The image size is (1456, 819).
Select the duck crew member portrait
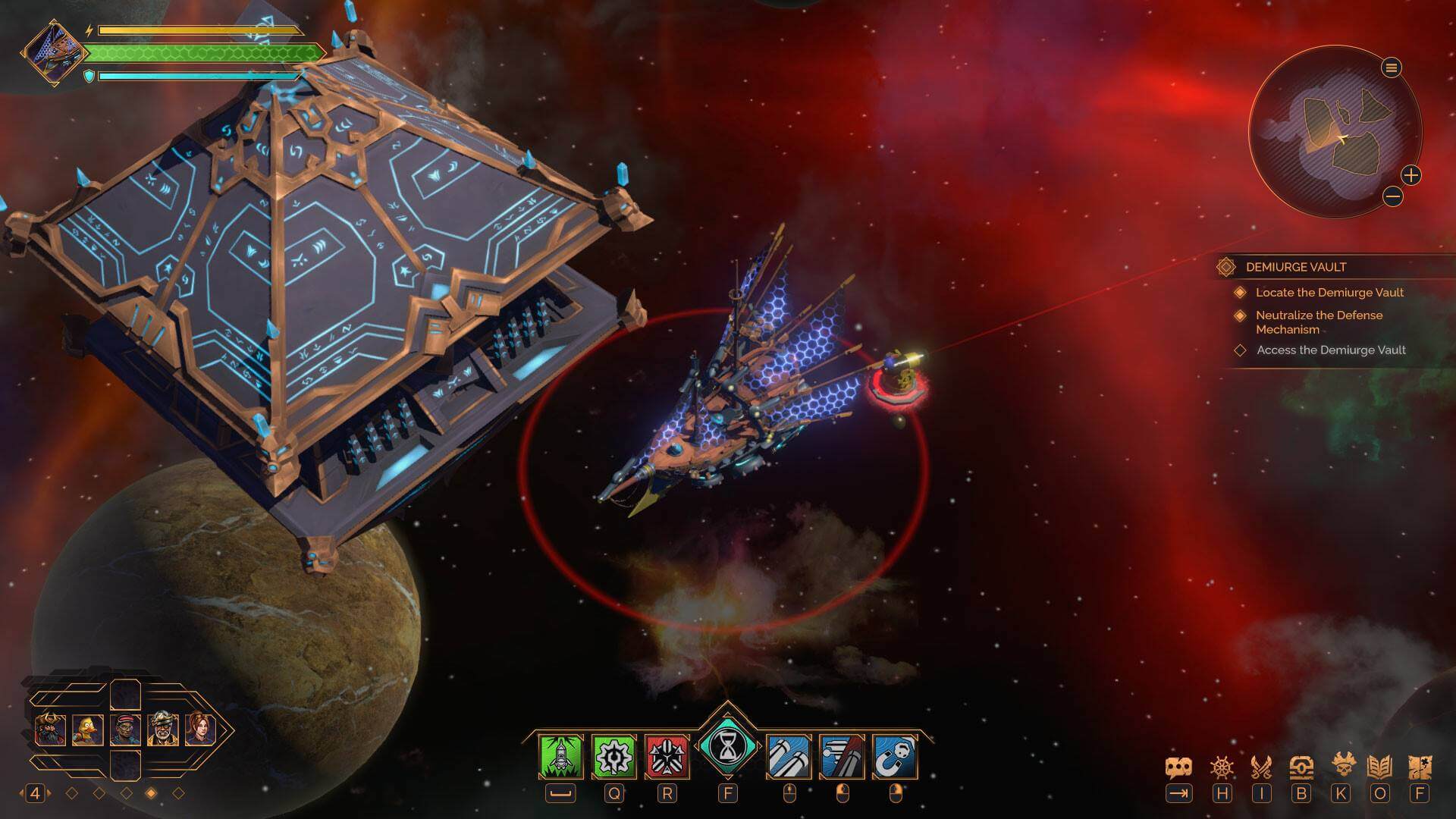pos(87,730)
